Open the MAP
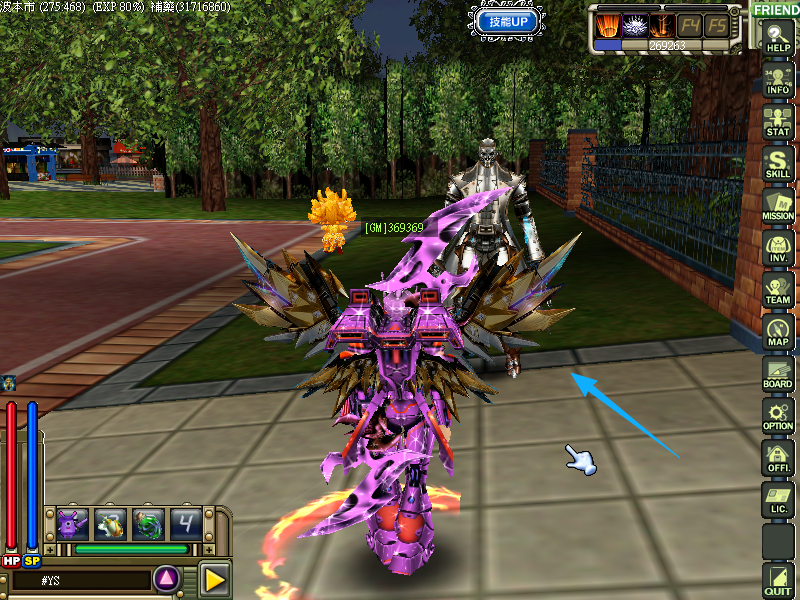Image resolution: width=800 pixels, height=600 pixels. click(777, 332)
